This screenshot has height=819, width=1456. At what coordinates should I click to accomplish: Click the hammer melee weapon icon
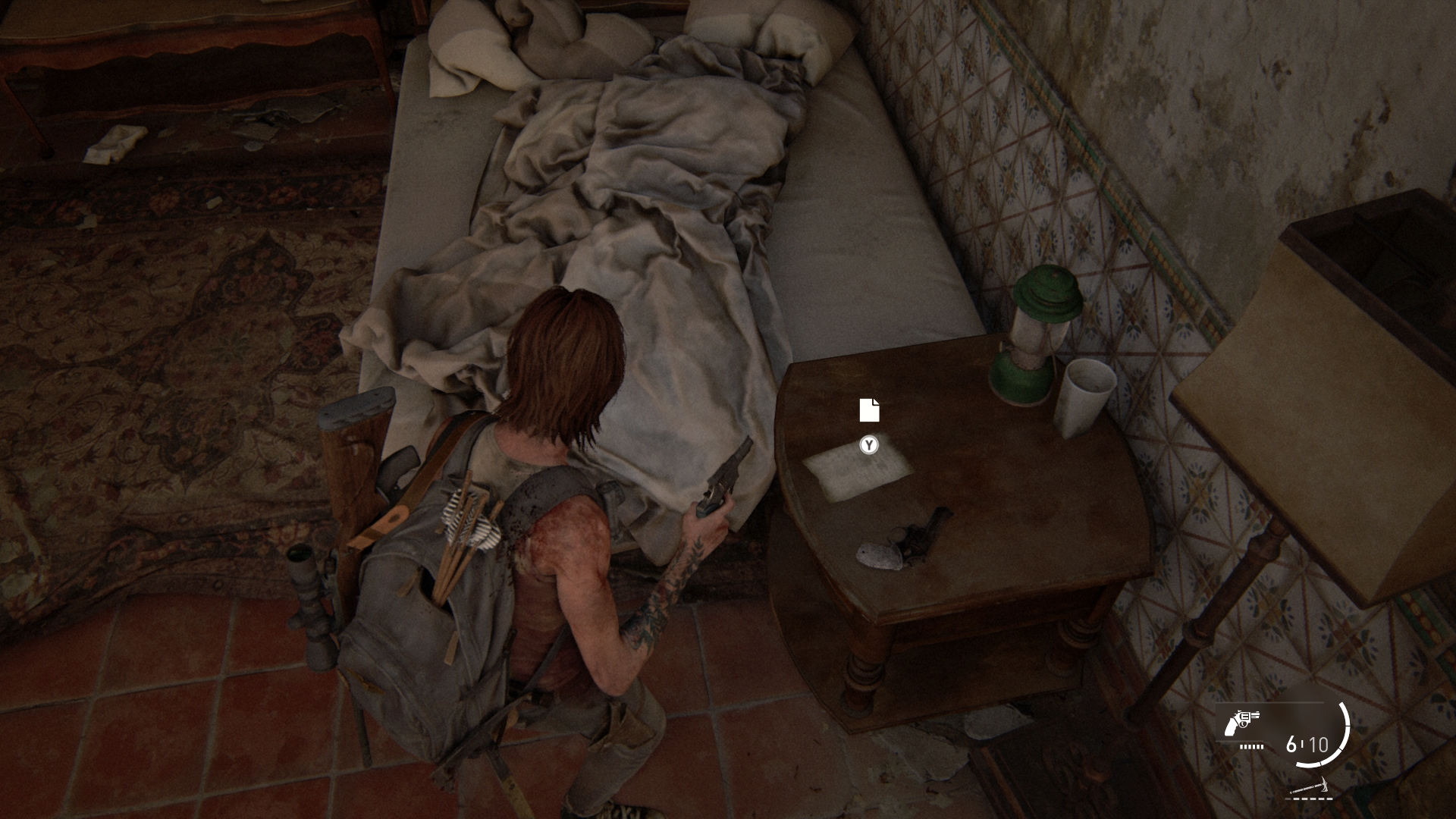click(1310, 786)
